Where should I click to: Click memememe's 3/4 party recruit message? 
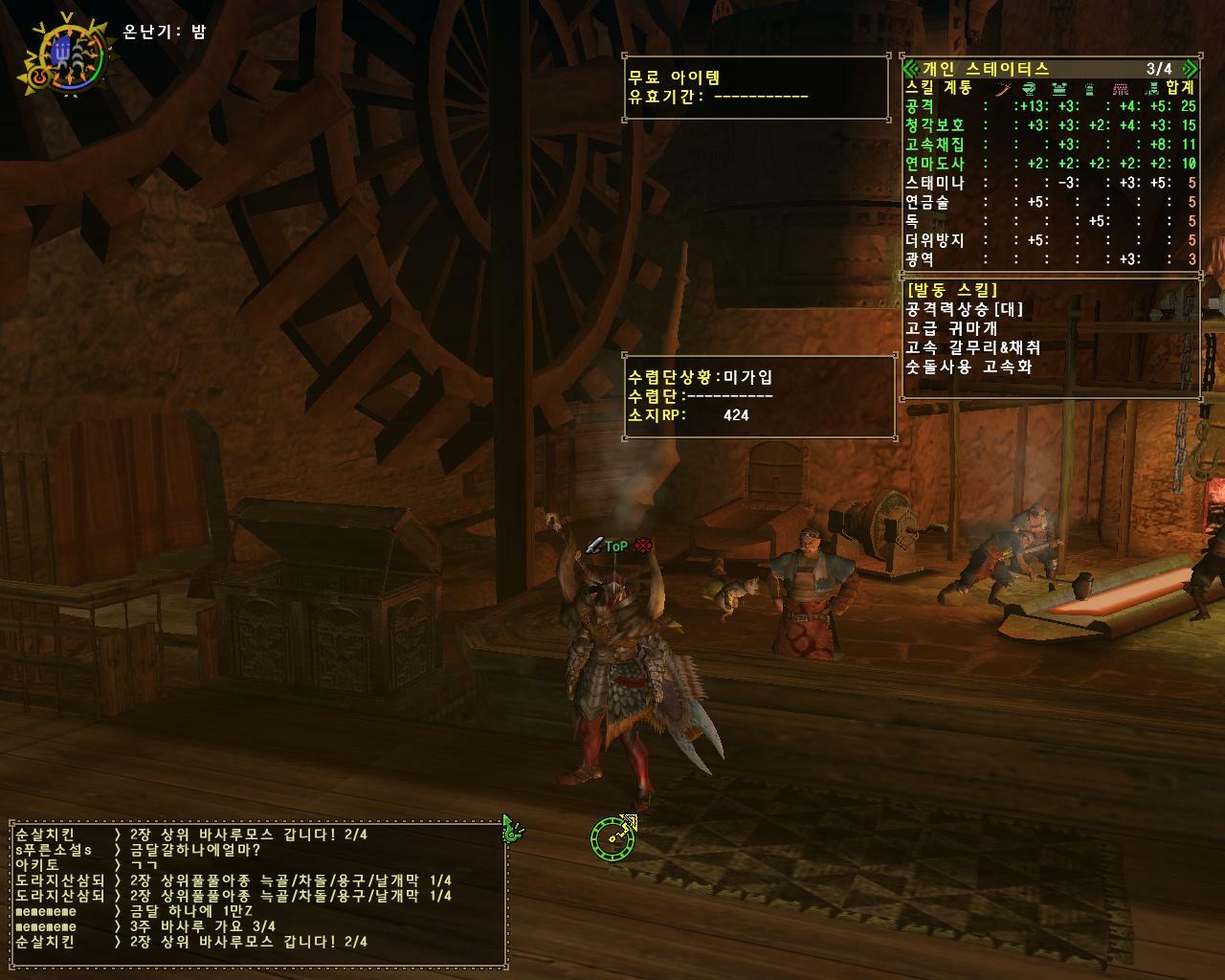(202, 926)
